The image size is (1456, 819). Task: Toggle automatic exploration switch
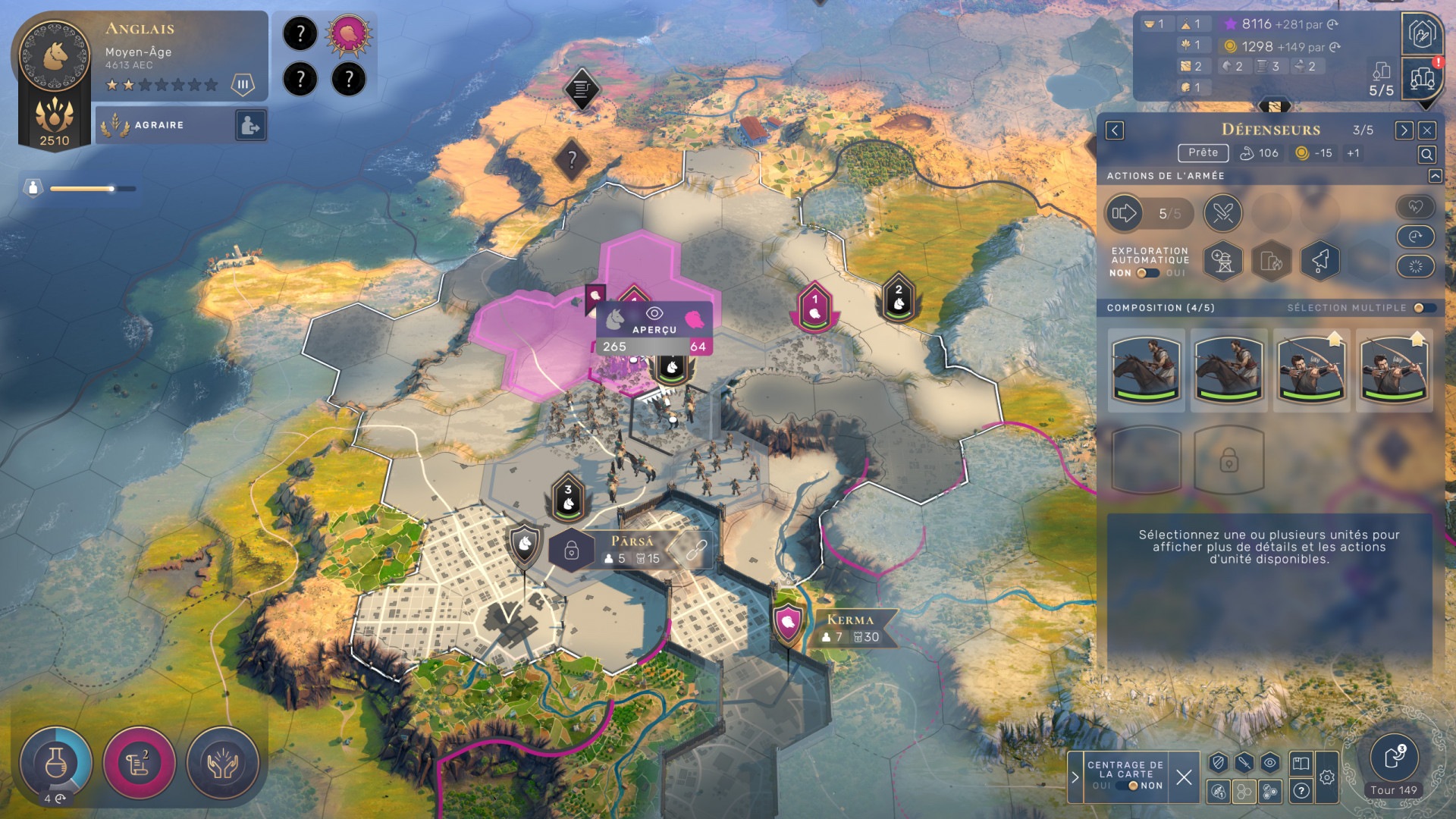tap(1148, 273)
